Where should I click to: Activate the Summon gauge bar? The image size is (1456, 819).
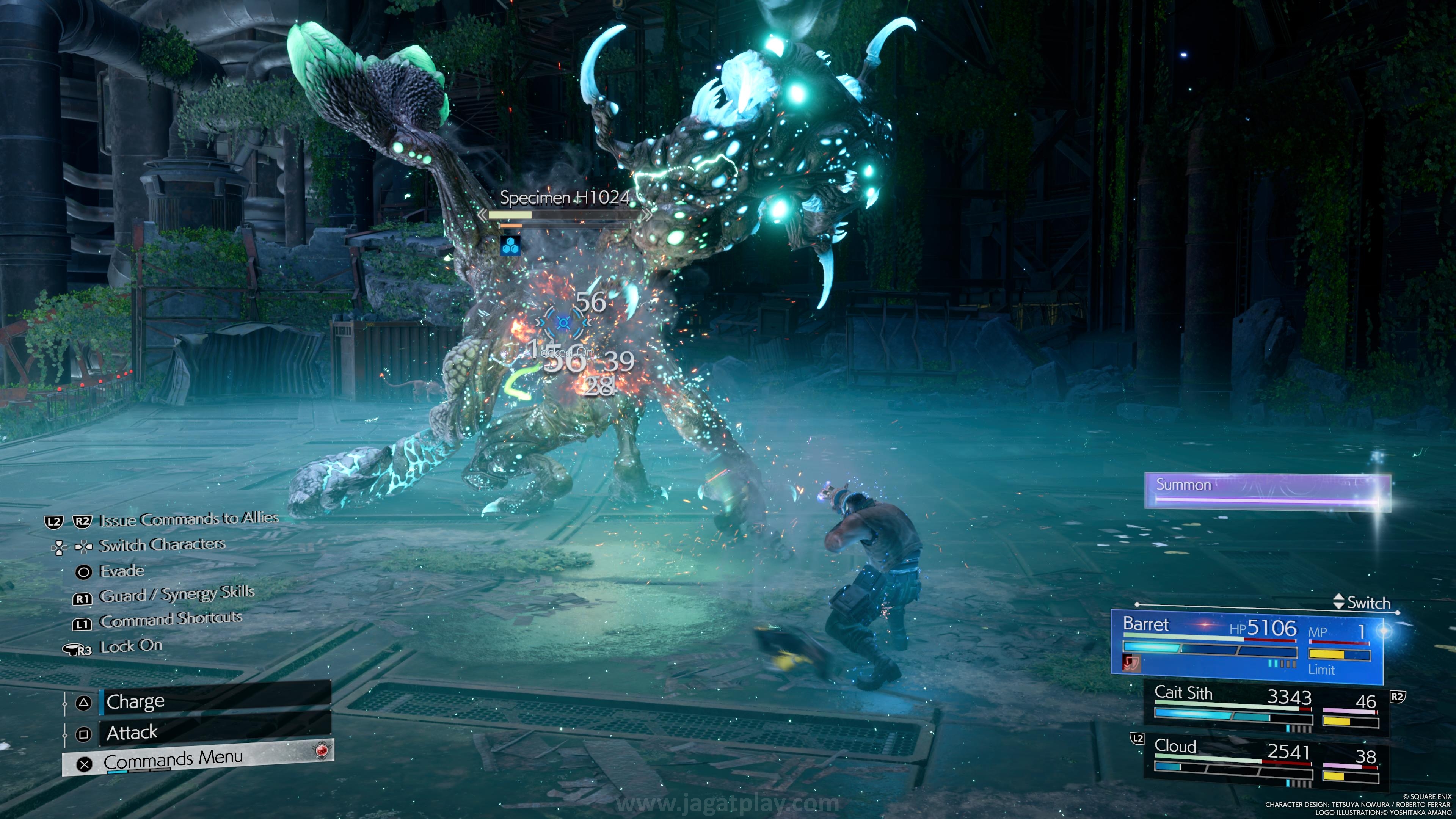(1267, 491)
